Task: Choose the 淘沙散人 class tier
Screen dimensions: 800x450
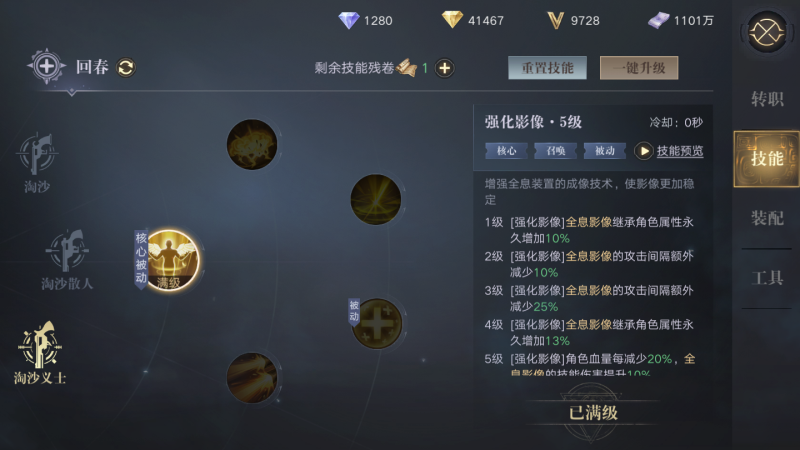Action: (x=67, y=260)
